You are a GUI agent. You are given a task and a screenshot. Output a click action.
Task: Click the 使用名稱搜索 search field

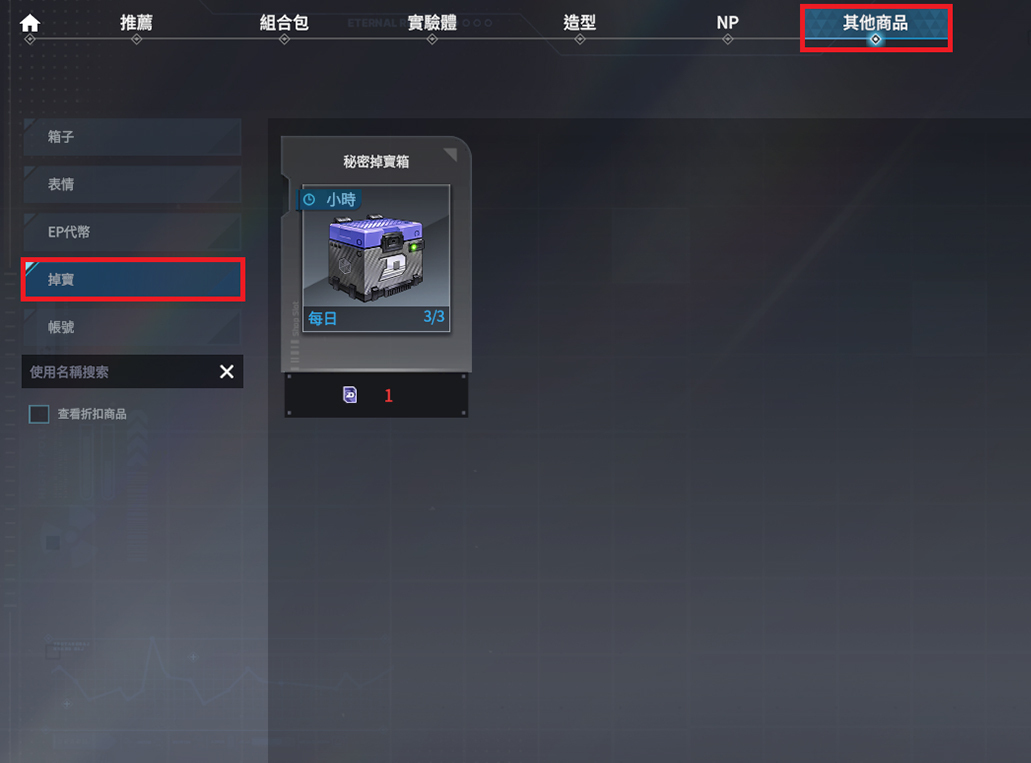pyautogui.click(x=115, y=372)
